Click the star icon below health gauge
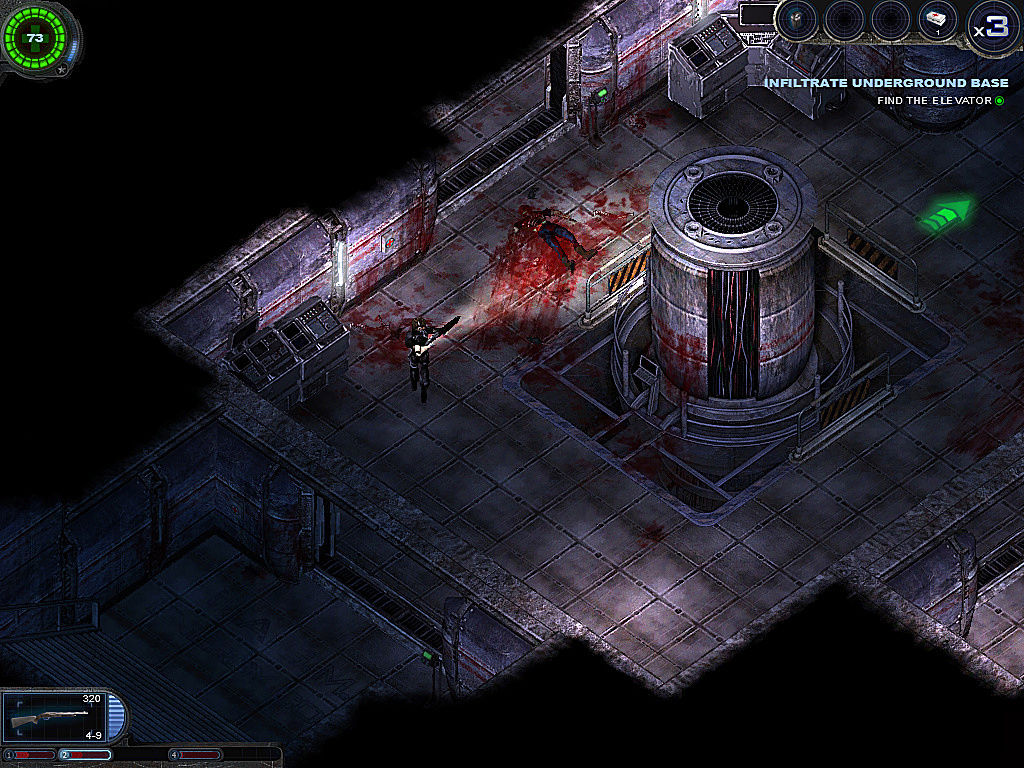 [62, 69]
